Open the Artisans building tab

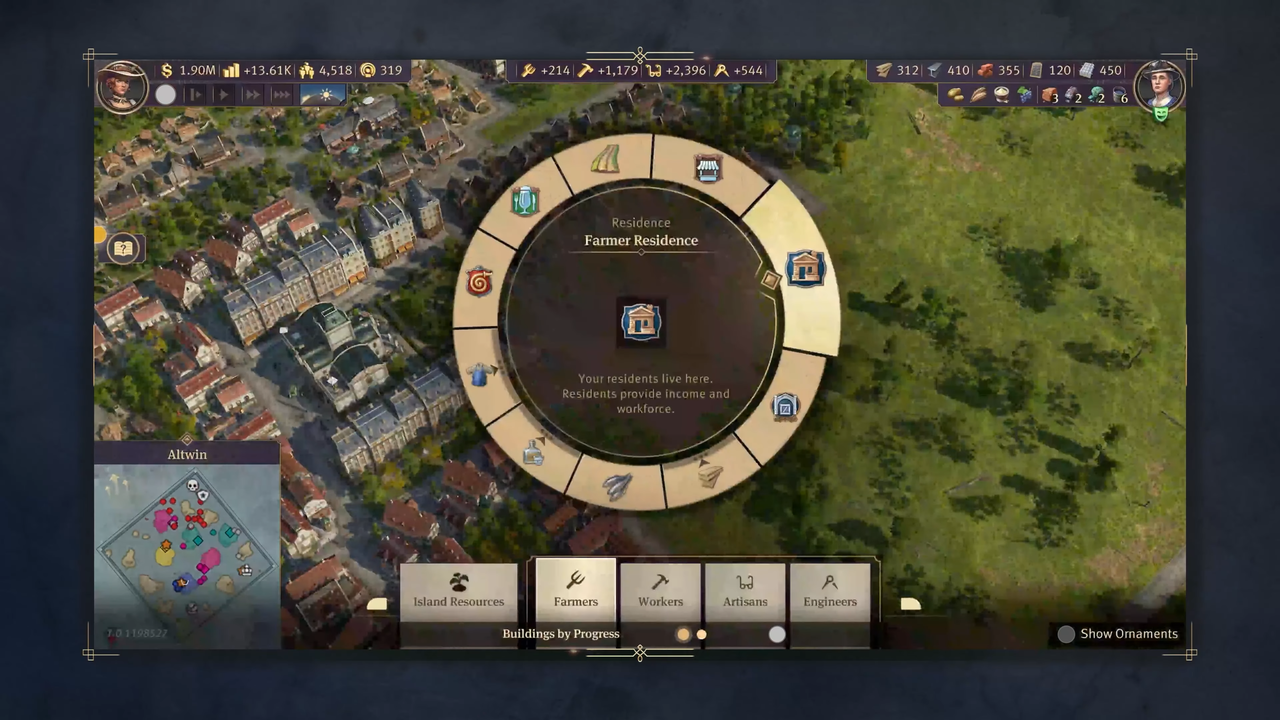(745, 590)
